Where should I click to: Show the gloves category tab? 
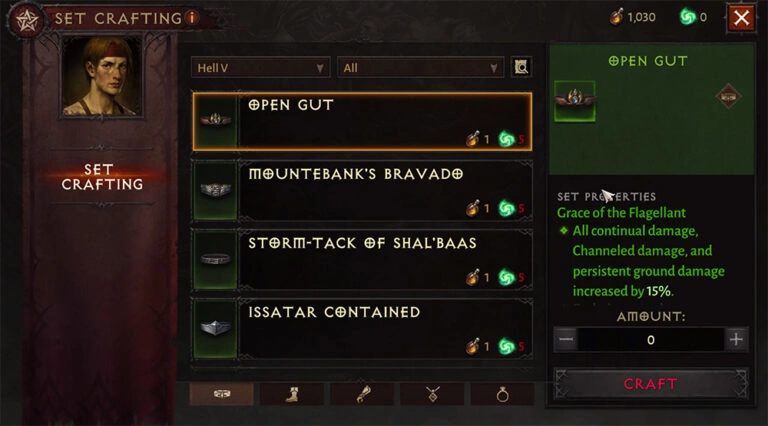tap(361, 394)
